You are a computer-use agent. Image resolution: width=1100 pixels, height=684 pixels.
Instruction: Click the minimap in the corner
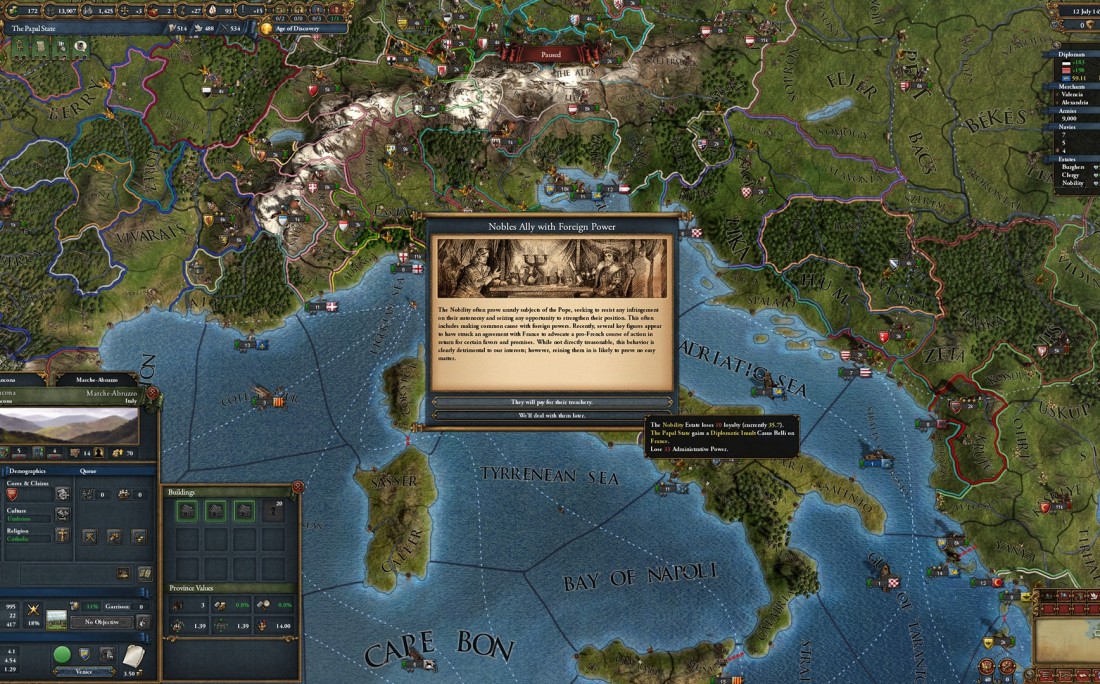click(1066, 641)
